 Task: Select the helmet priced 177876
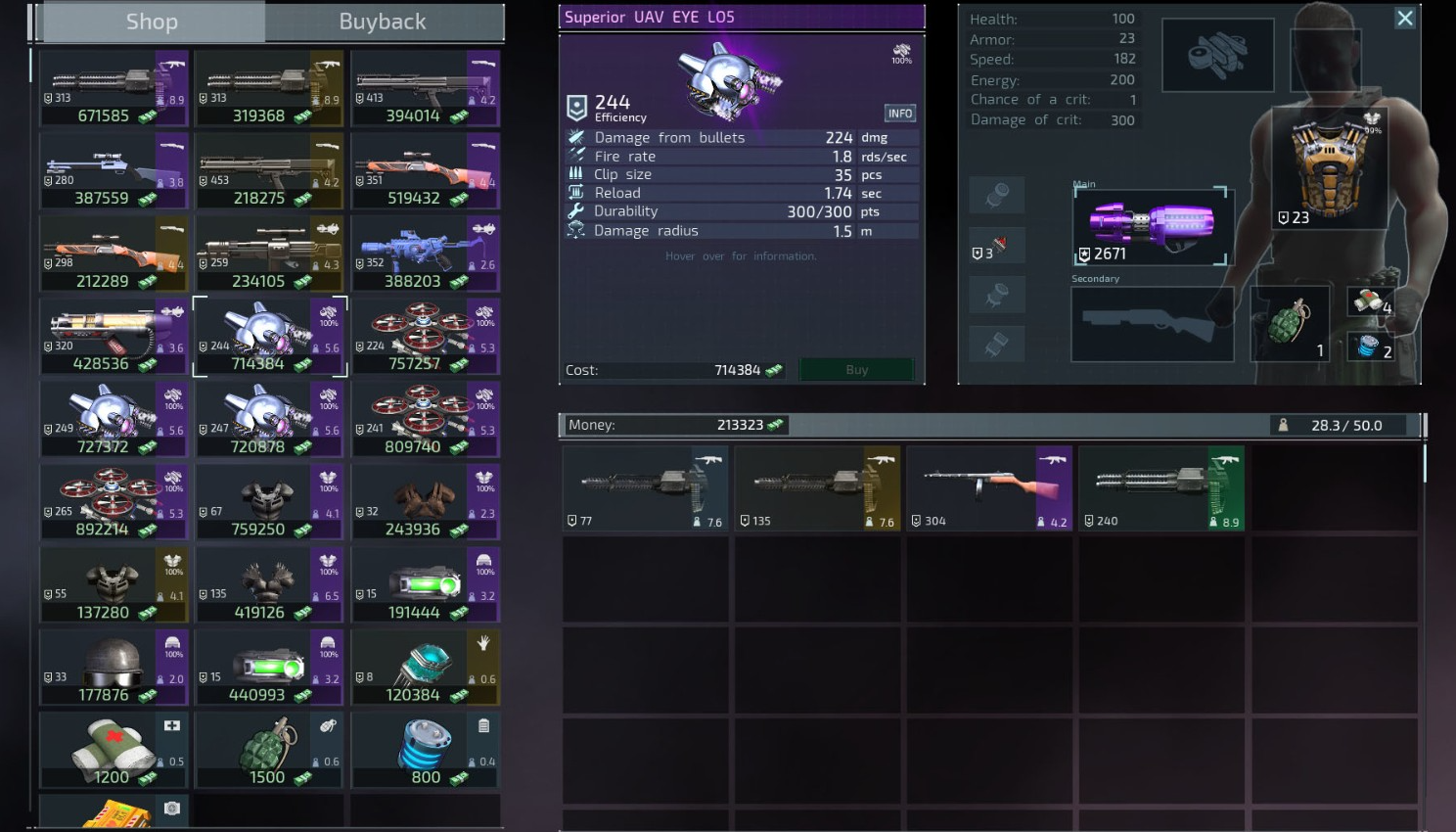114,668
